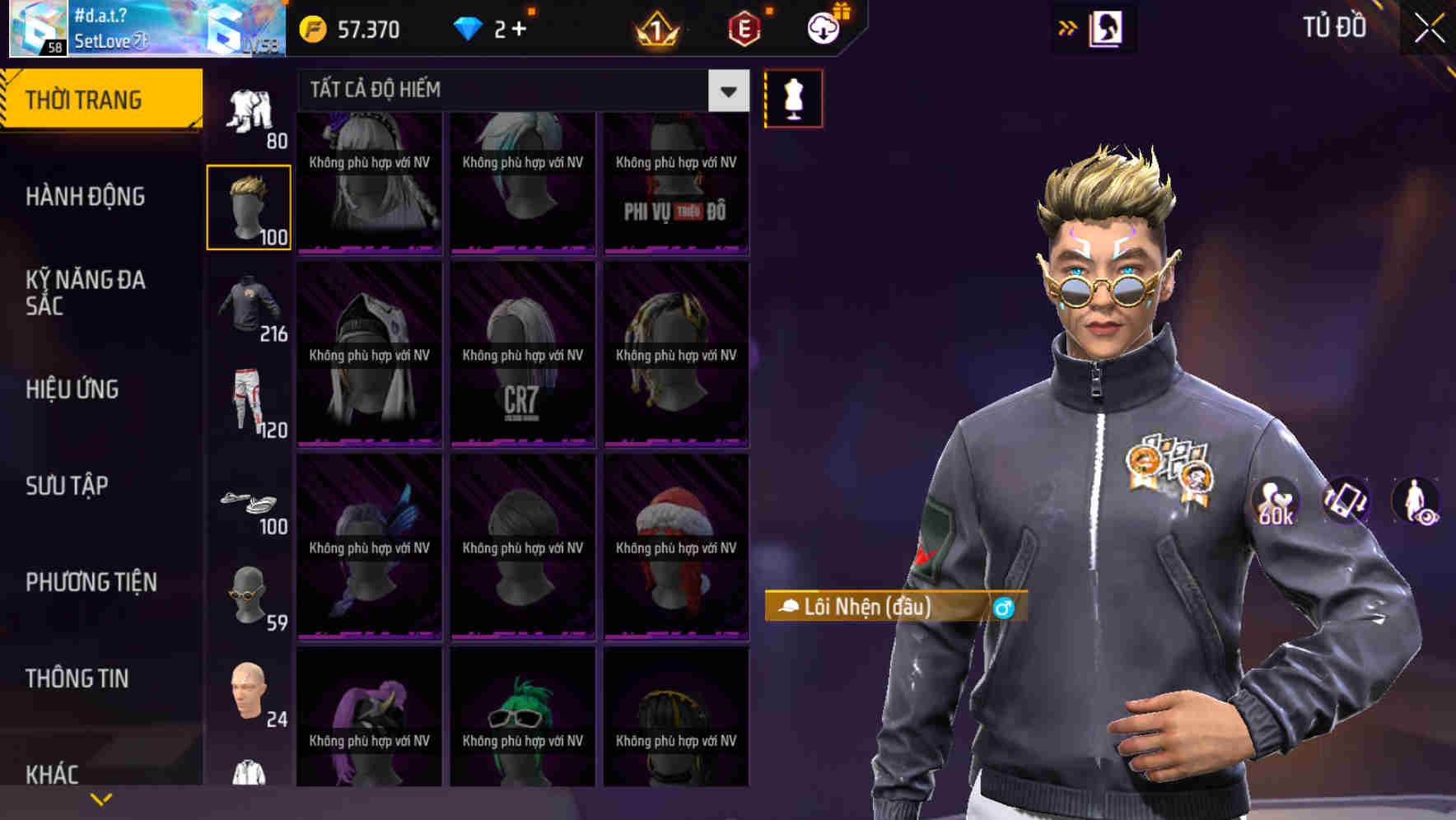Open the cloud download gift icon
Screen dimensions: 1456x820
coord(823,27)
